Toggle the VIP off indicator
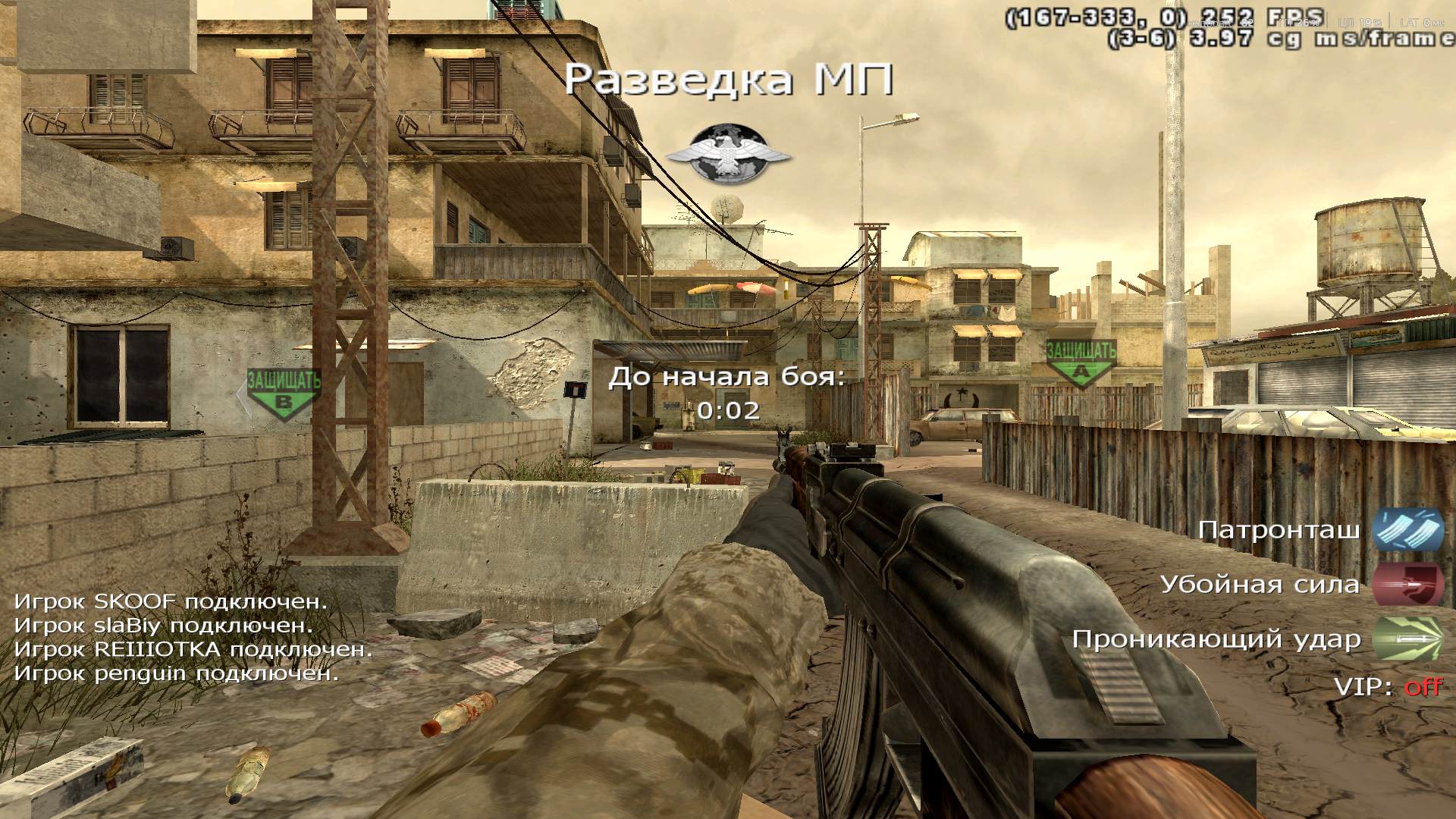The image size is (1456, 819). click(1423, 687)
